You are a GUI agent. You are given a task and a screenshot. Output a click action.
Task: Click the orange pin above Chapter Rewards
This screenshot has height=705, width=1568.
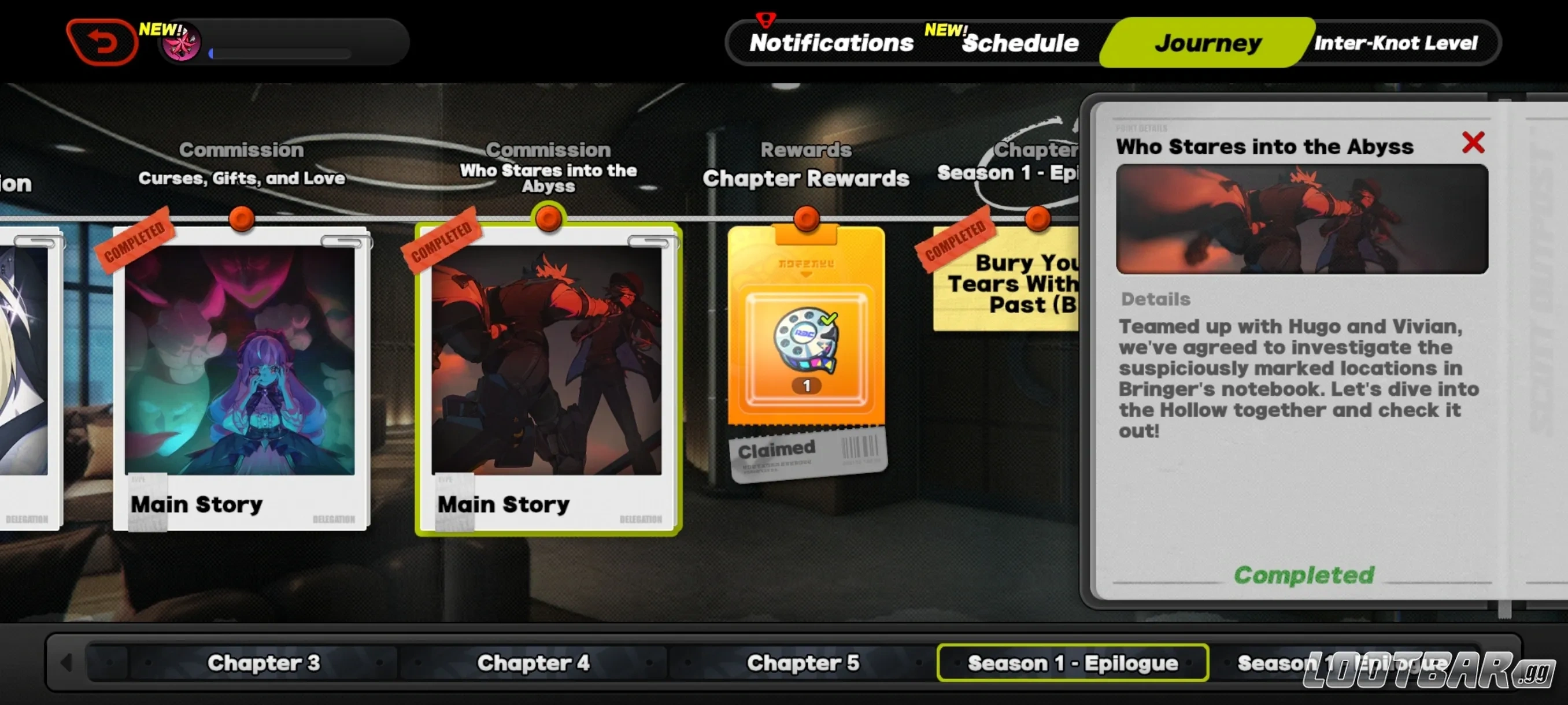806,219
